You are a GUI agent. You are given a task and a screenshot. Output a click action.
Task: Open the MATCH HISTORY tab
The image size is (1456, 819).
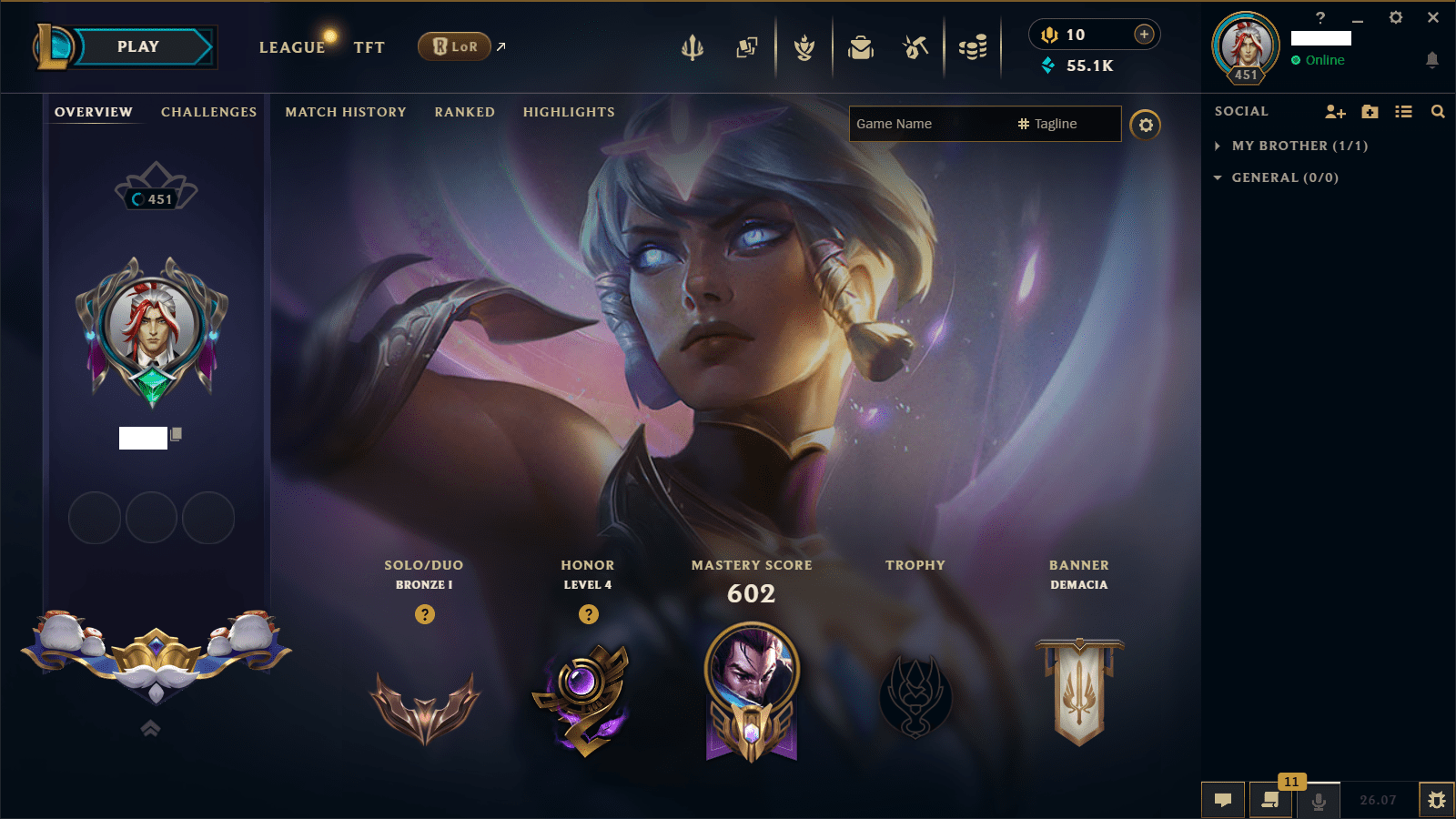coord(346,112)
